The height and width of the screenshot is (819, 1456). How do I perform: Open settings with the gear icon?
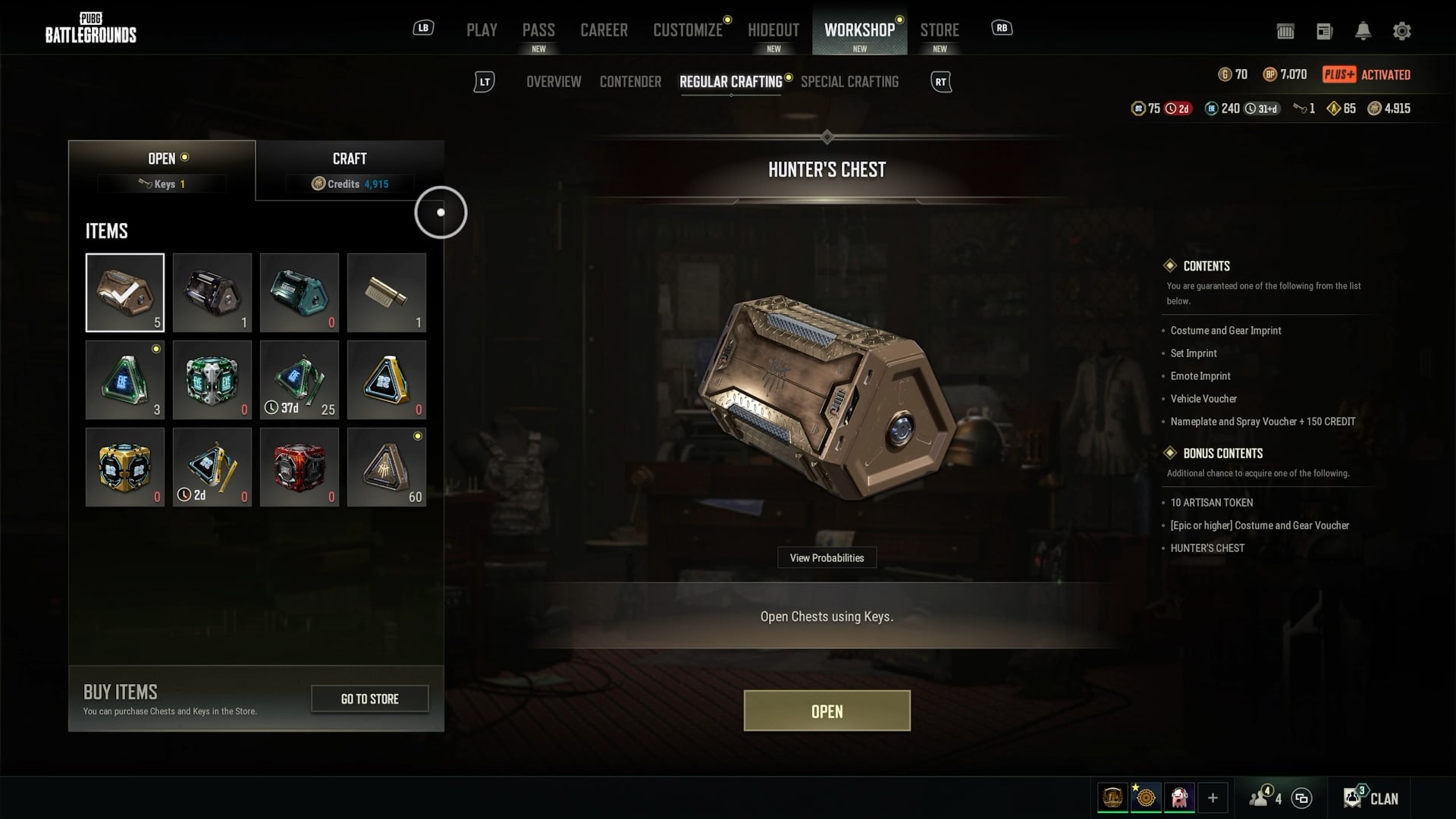pyautogui.click(x=1401, y=31)
